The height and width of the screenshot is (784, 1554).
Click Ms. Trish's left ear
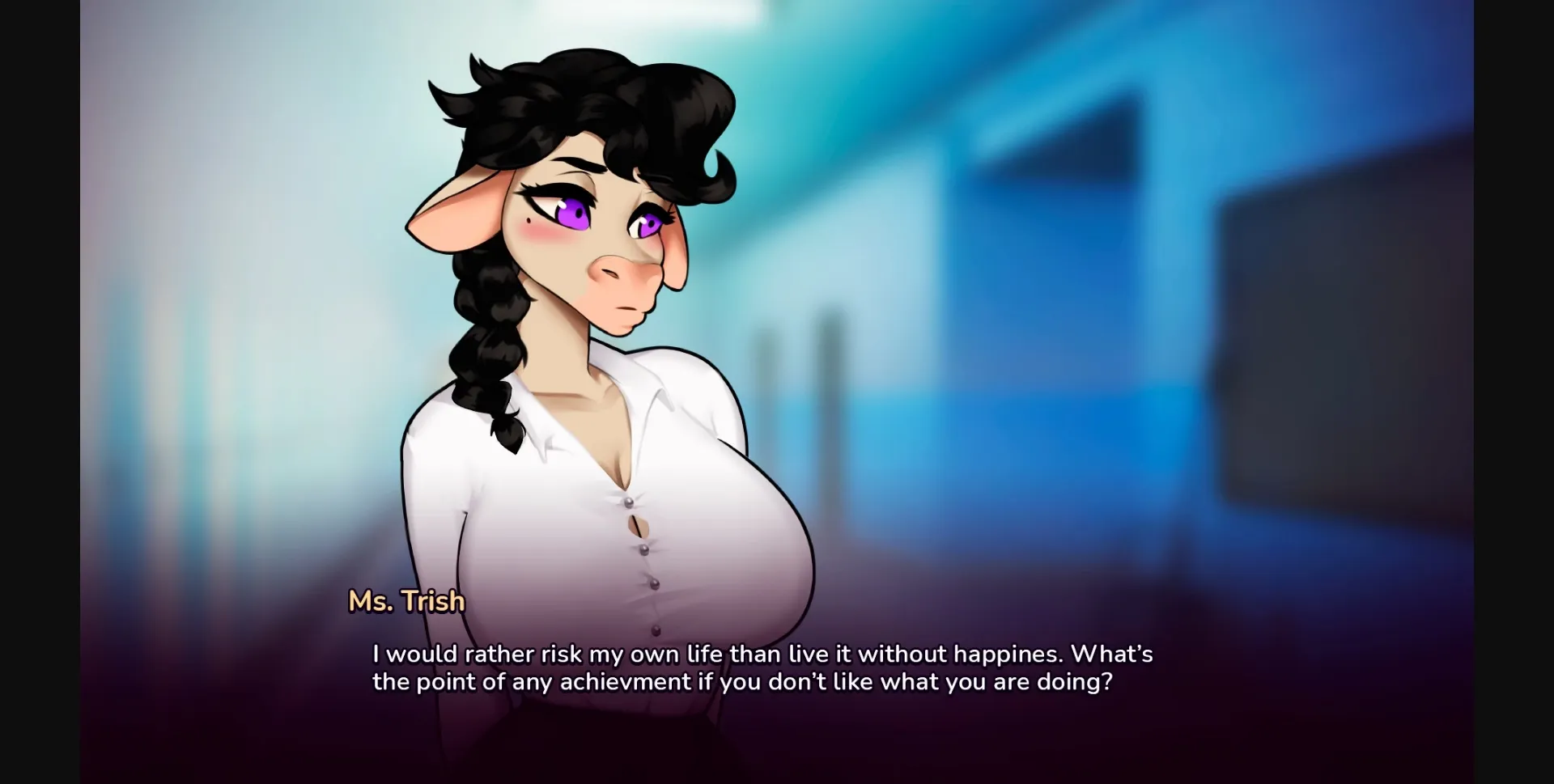pyautogui.click(x=453, y=210)
